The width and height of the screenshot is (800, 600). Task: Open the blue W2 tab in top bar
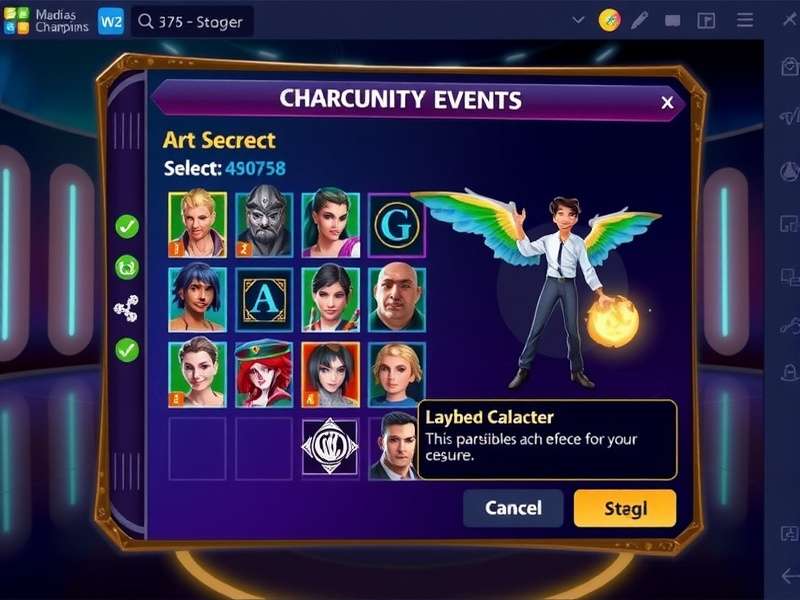point(111,20)
